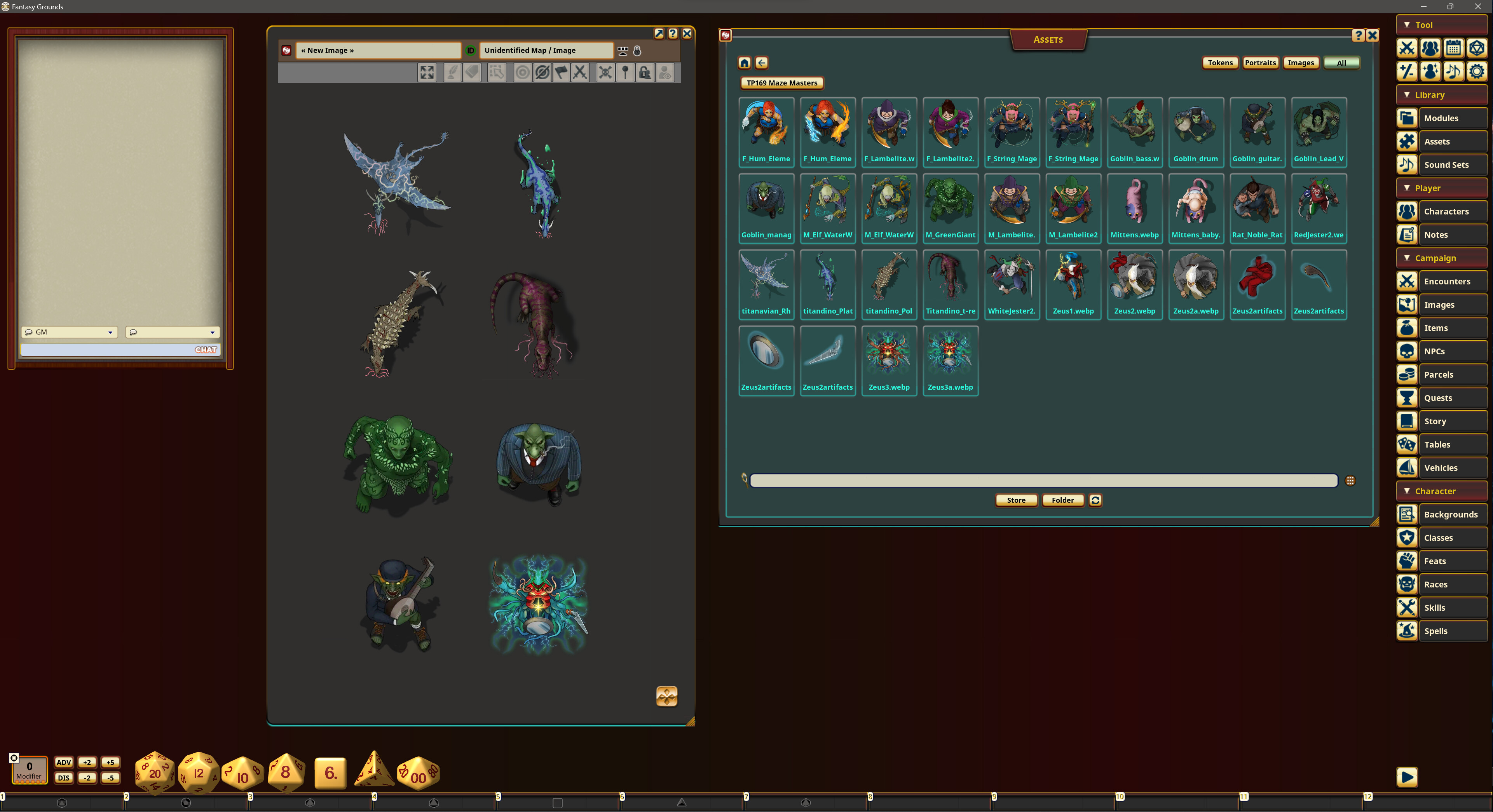This screenshot has height=812, width=1493.
Task: Open the Modifiers tool with the plus/minus icon
Action: [x=1407, y=71]
